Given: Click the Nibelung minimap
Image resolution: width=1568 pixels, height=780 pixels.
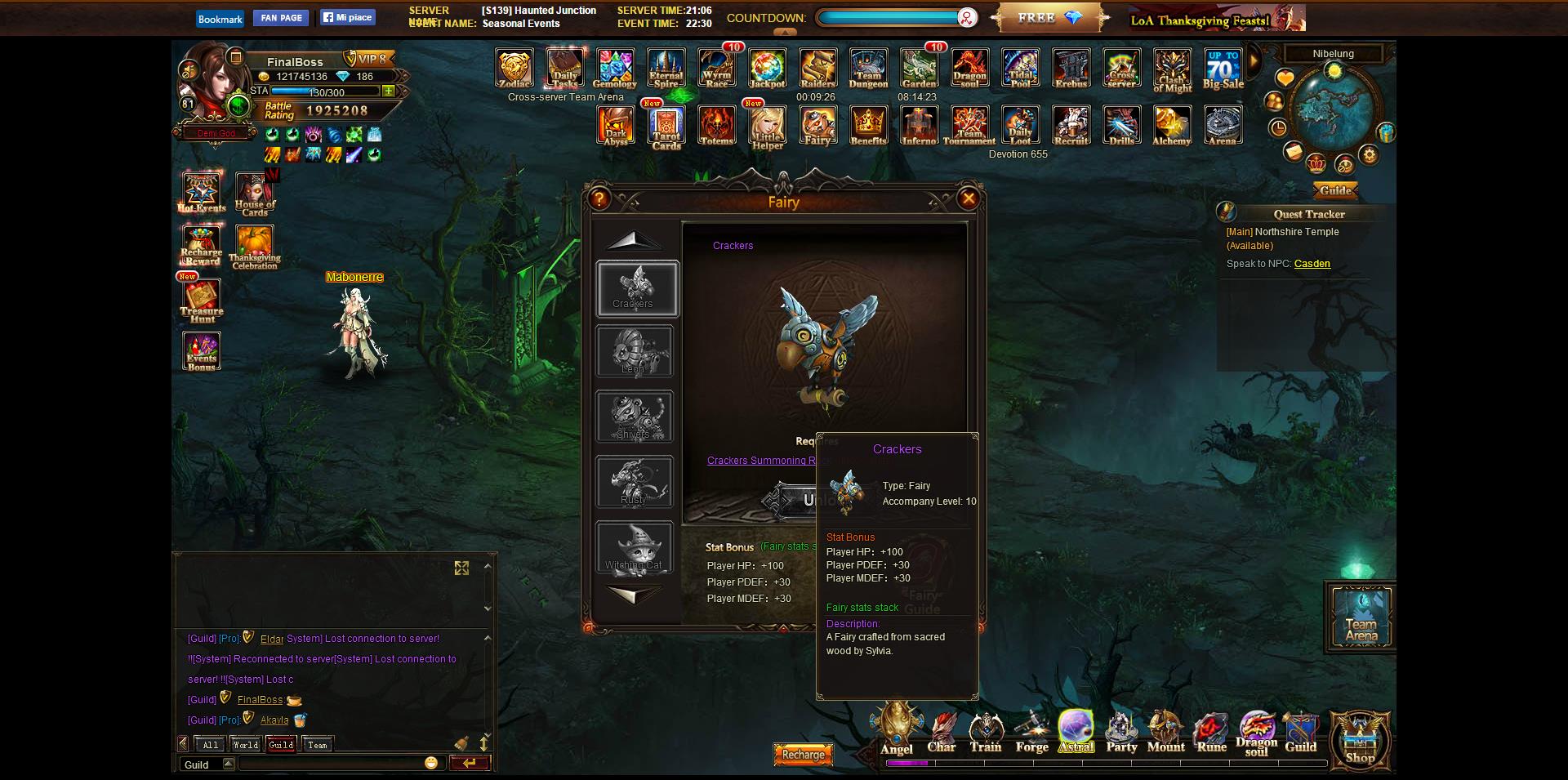Looking at the screenshot, I should (x=1333, y=110).
